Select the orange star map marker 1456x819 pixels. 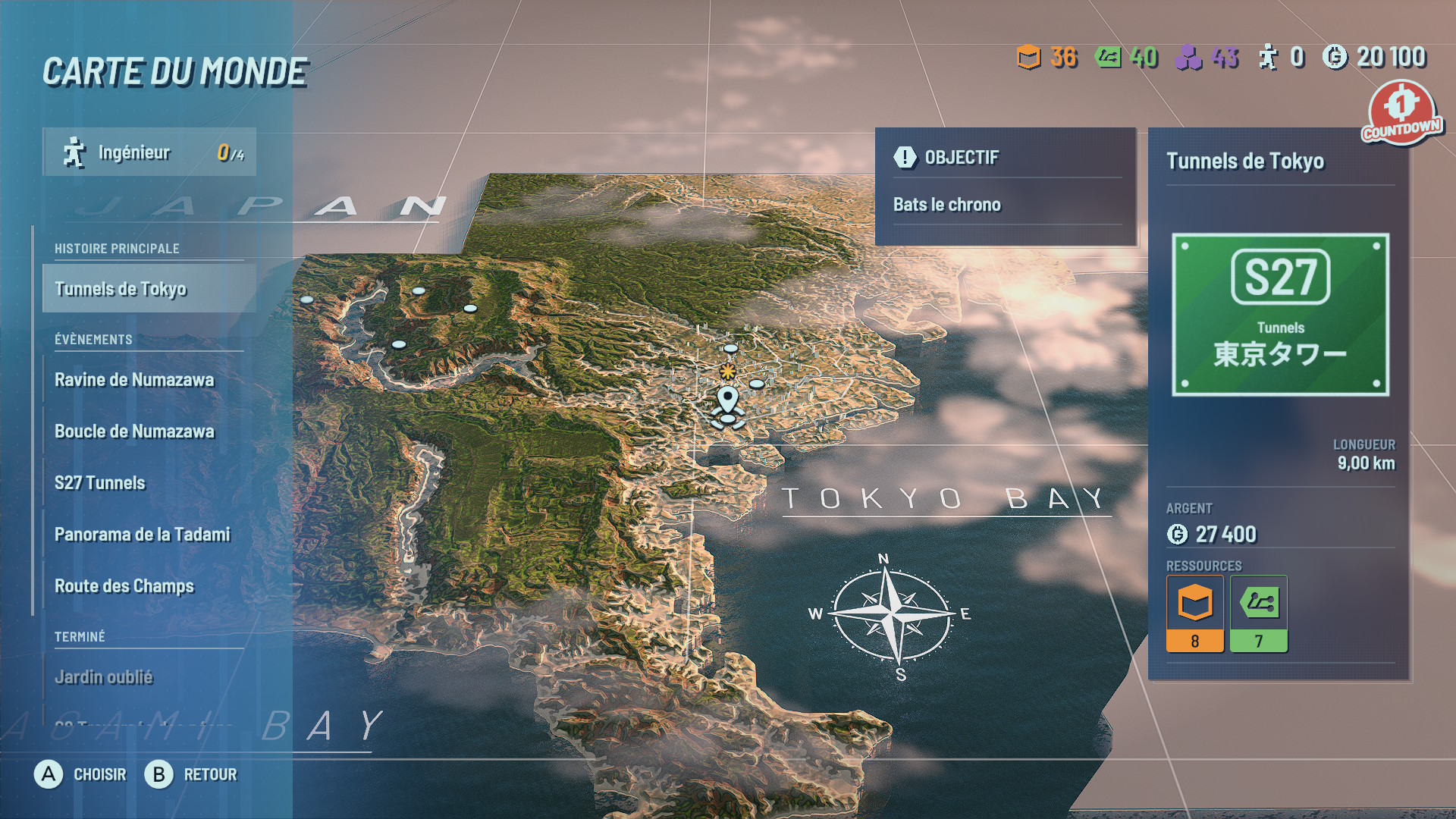pos(727,371)
